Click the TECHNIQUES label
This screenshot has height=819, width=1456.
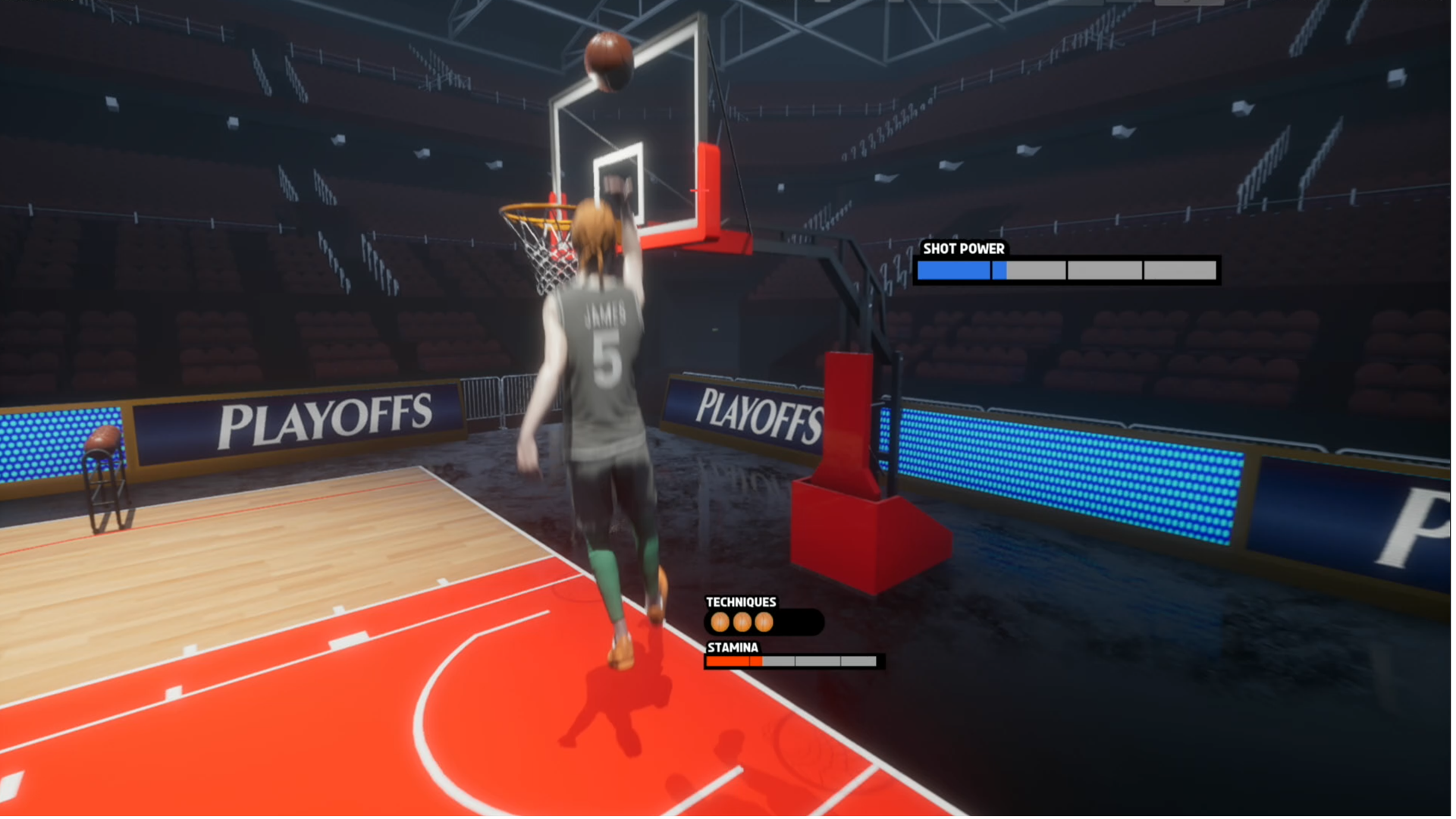pyautogui.click(x=740, y=601)
